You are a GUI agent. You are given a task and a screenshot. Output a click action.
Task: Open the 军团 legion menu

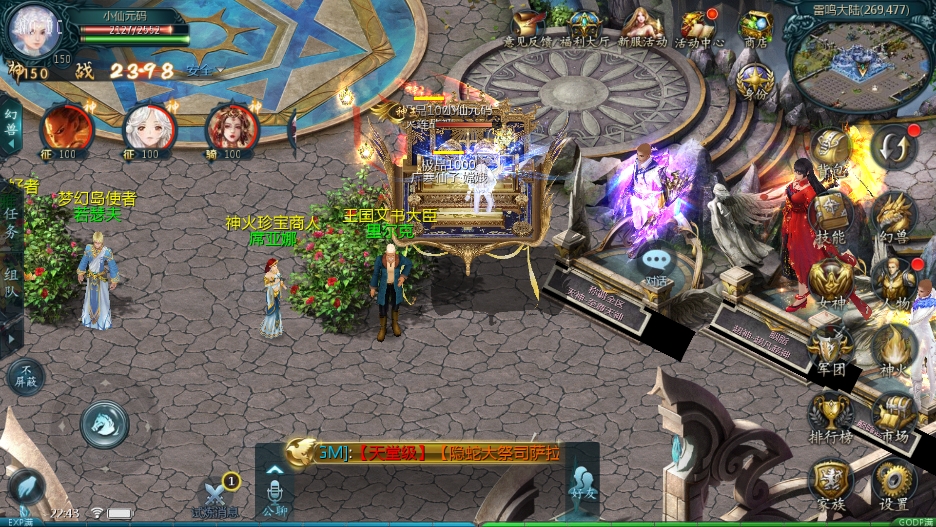[830, 345]
